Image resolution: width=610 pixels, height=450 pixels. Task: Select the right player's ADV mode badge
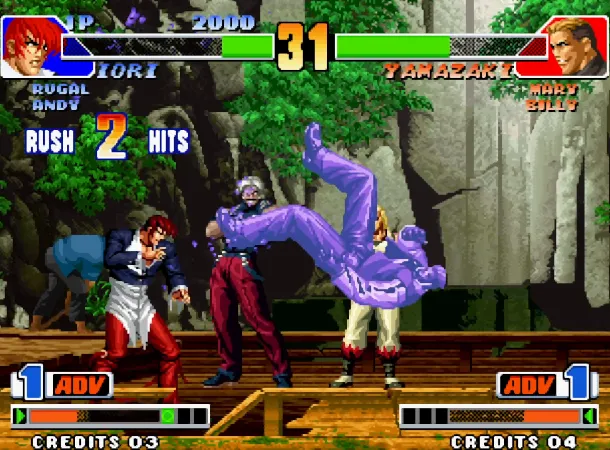point(530,385)
